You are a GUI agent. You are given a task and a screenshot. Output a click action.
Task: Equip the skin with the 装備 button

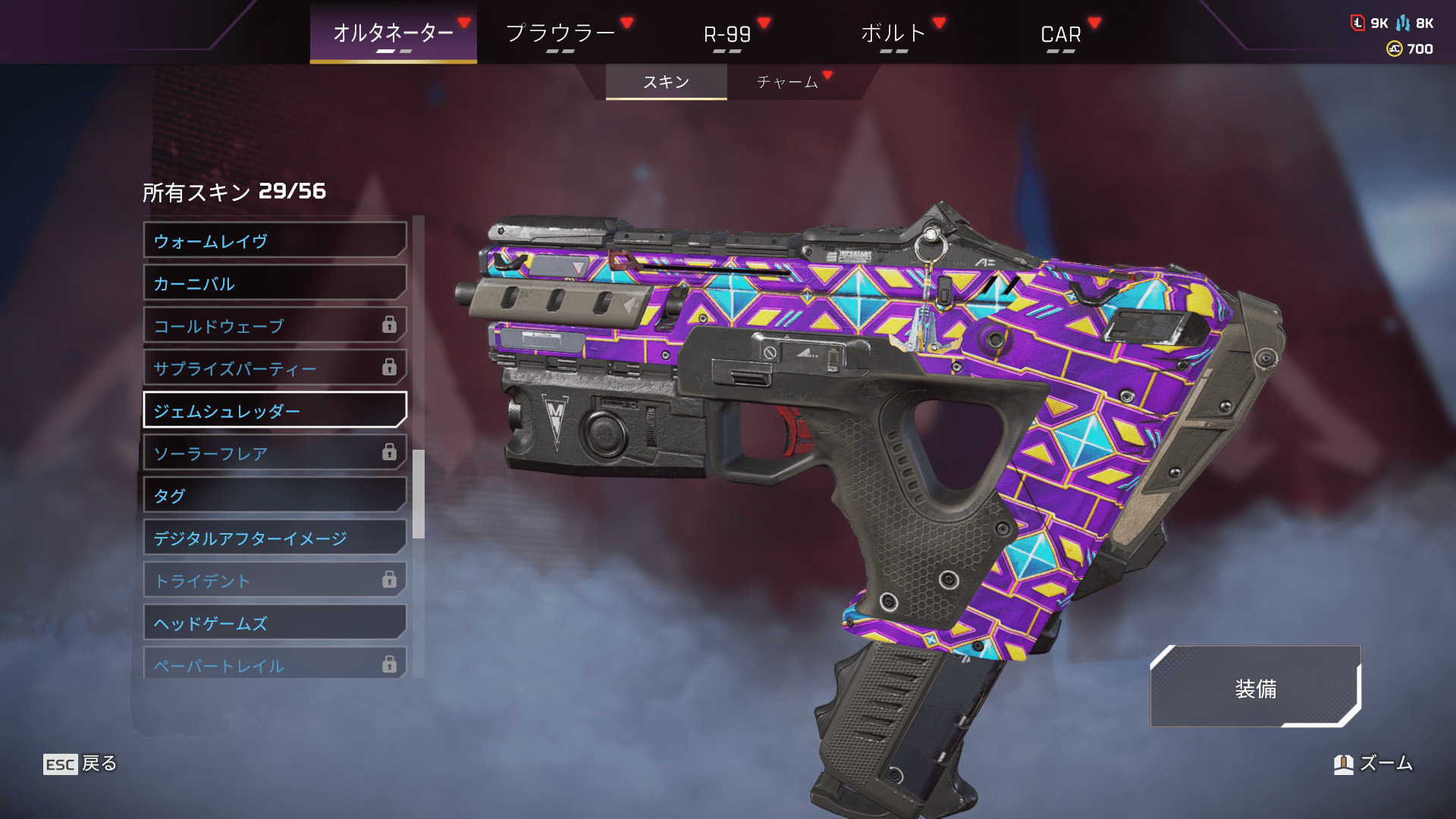point(1255,688)
